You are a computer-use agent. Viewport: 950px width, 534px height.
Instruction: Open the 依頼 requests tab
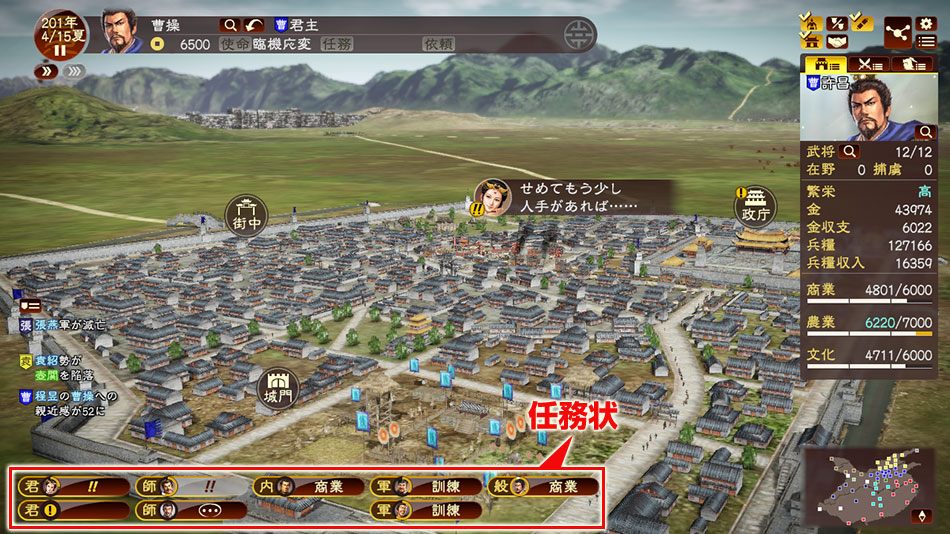click(439, 44)
